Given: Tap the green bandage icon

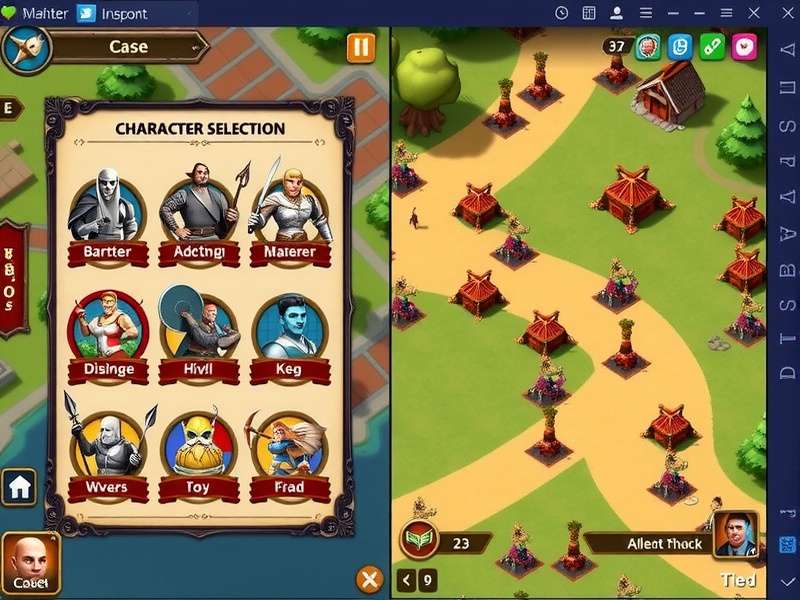Looking at the screenshot, I should [712, 46].
